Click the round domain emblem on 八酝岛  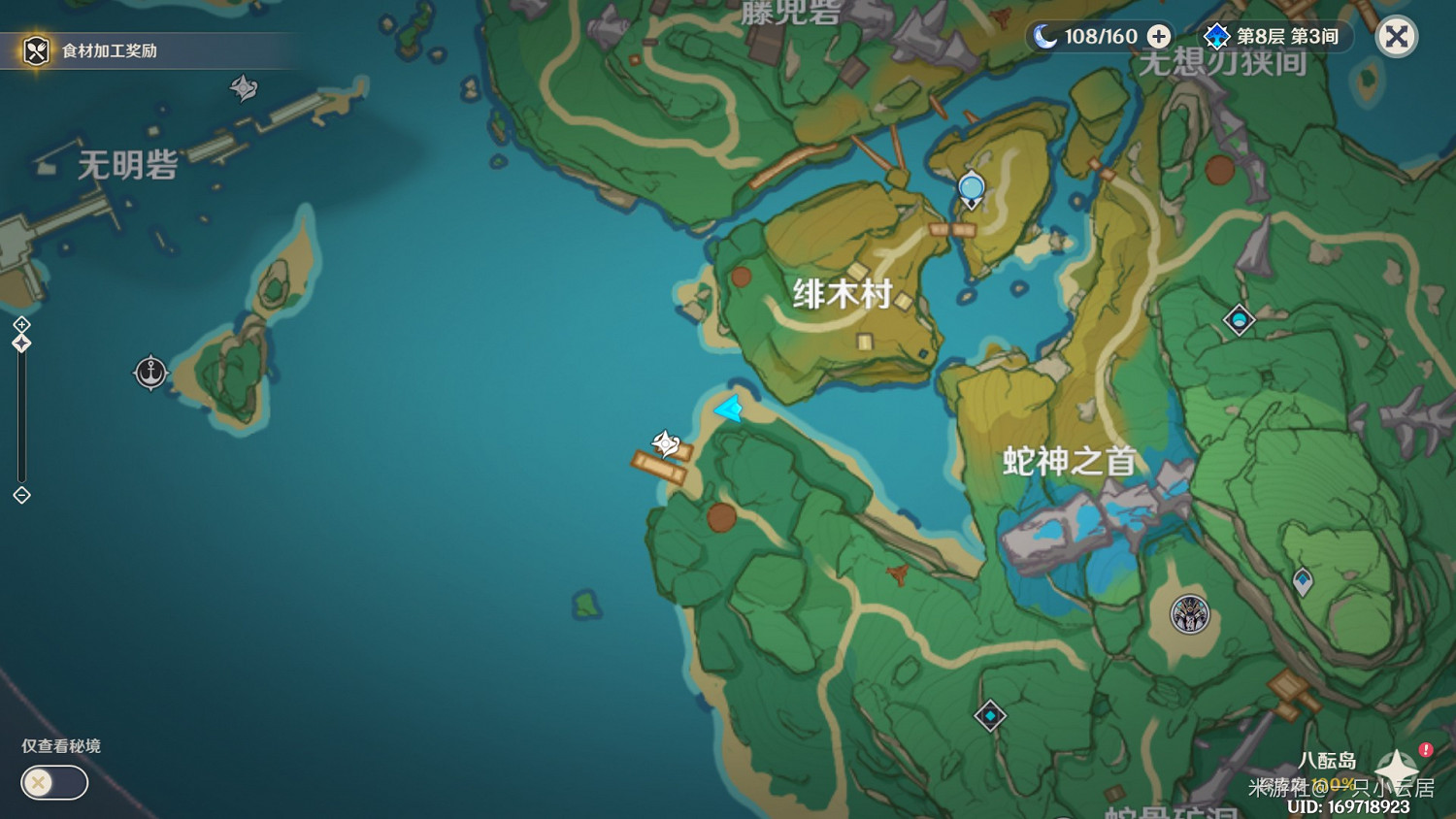pyautogui.click(x=1188, y=612)
